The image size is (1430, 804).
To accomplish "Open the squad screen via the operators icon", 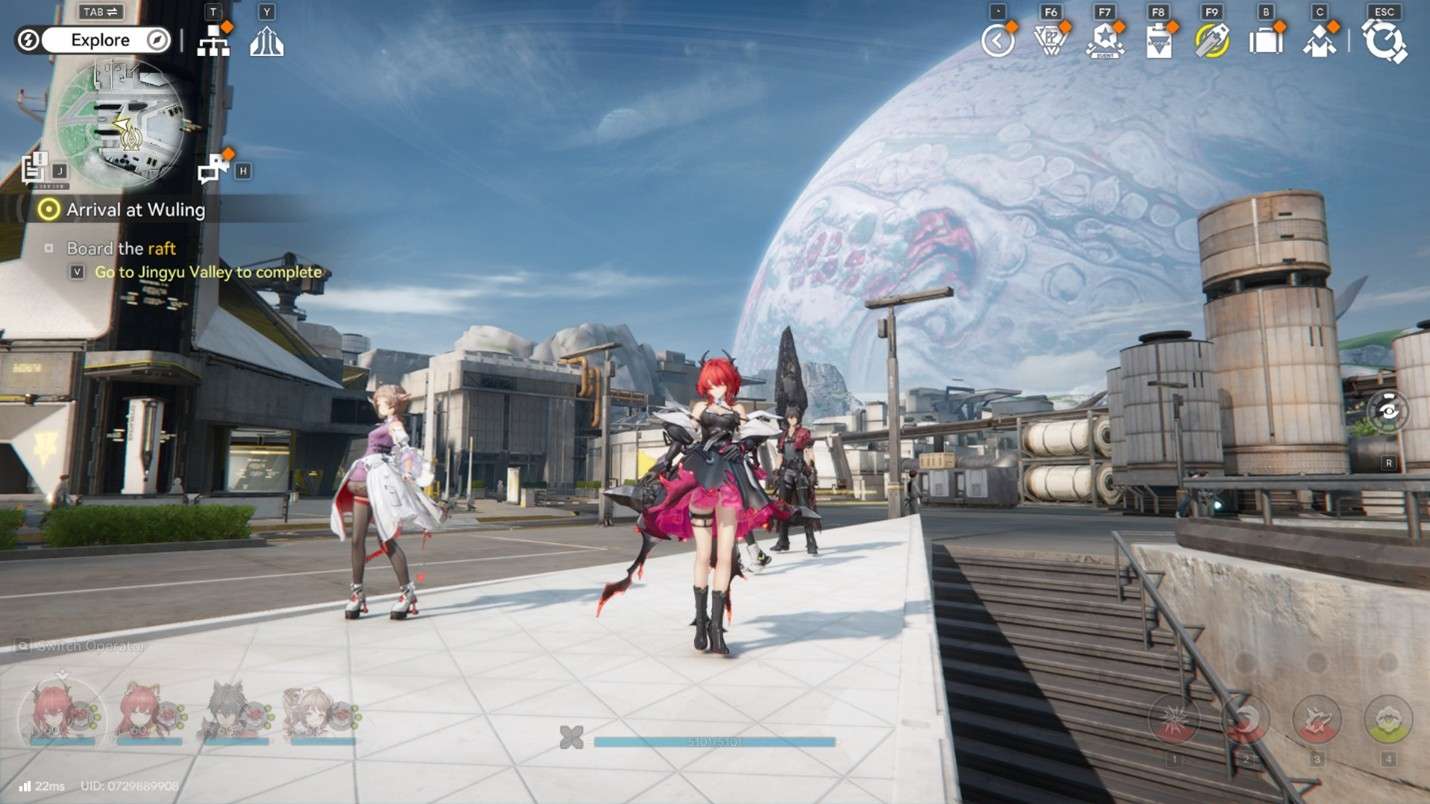I will coord(1321,40).
